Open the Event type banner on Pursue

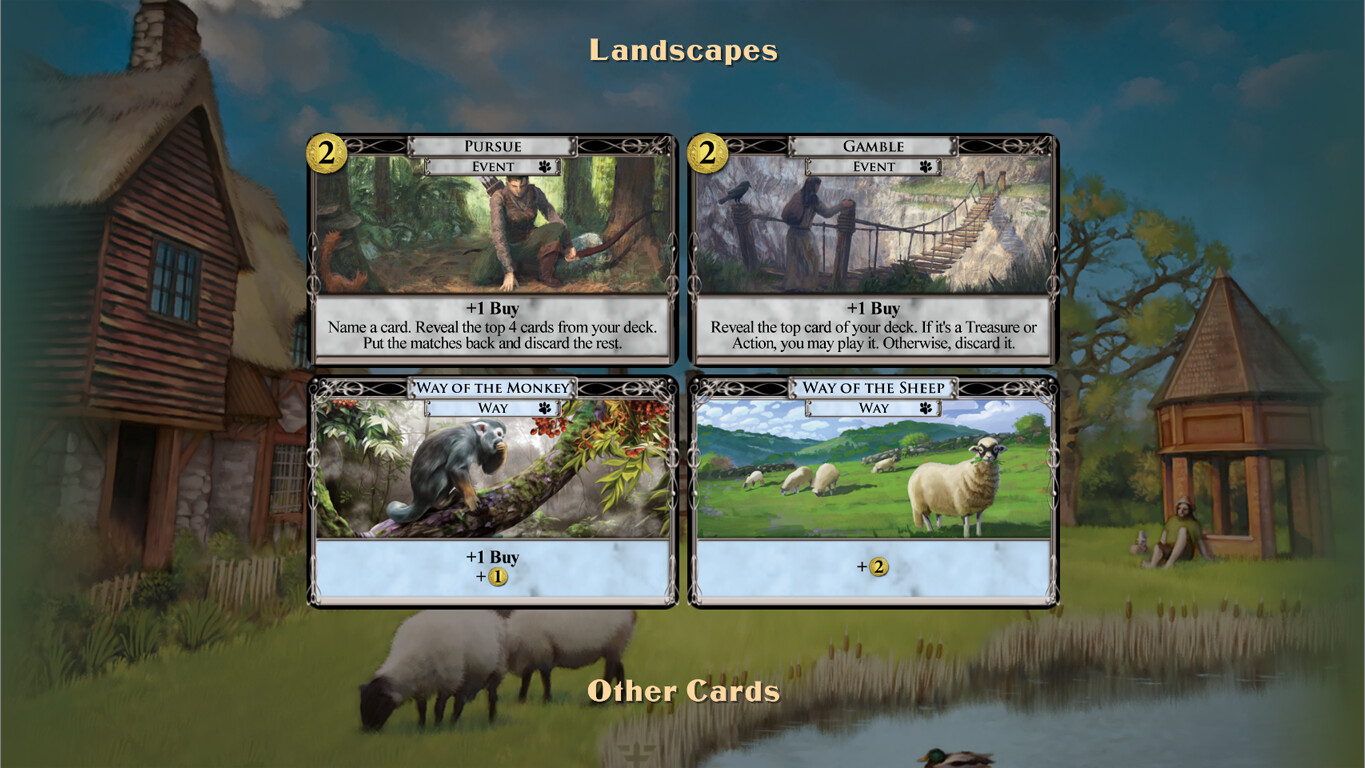coord(492,166)
